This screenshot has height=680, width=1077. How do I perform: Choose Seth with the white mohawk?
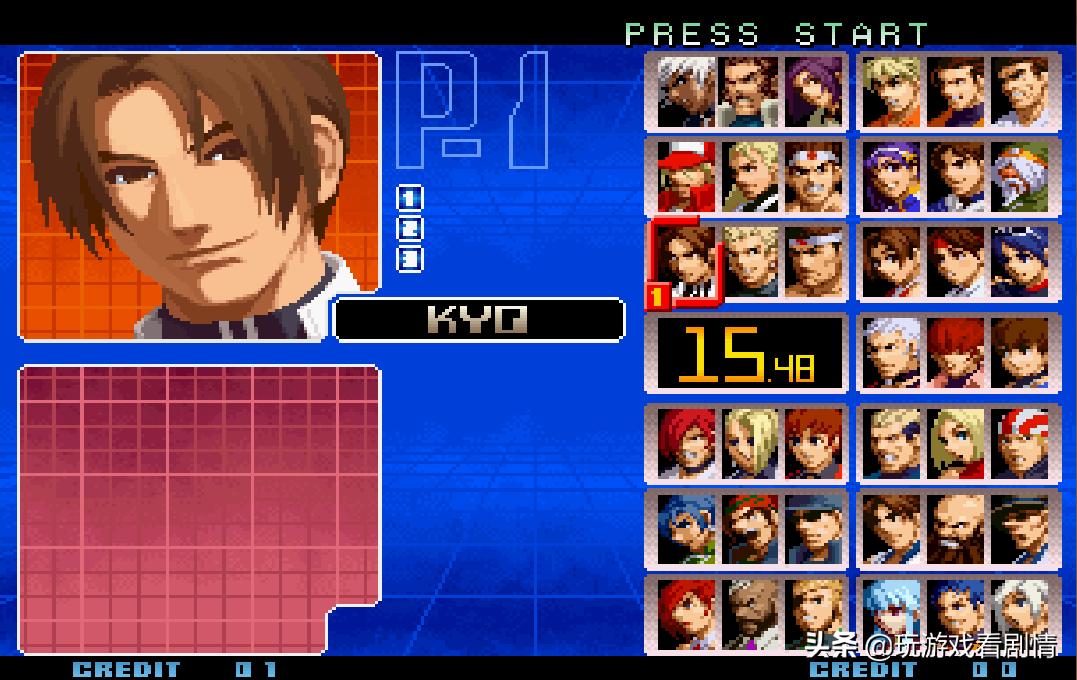751,610
